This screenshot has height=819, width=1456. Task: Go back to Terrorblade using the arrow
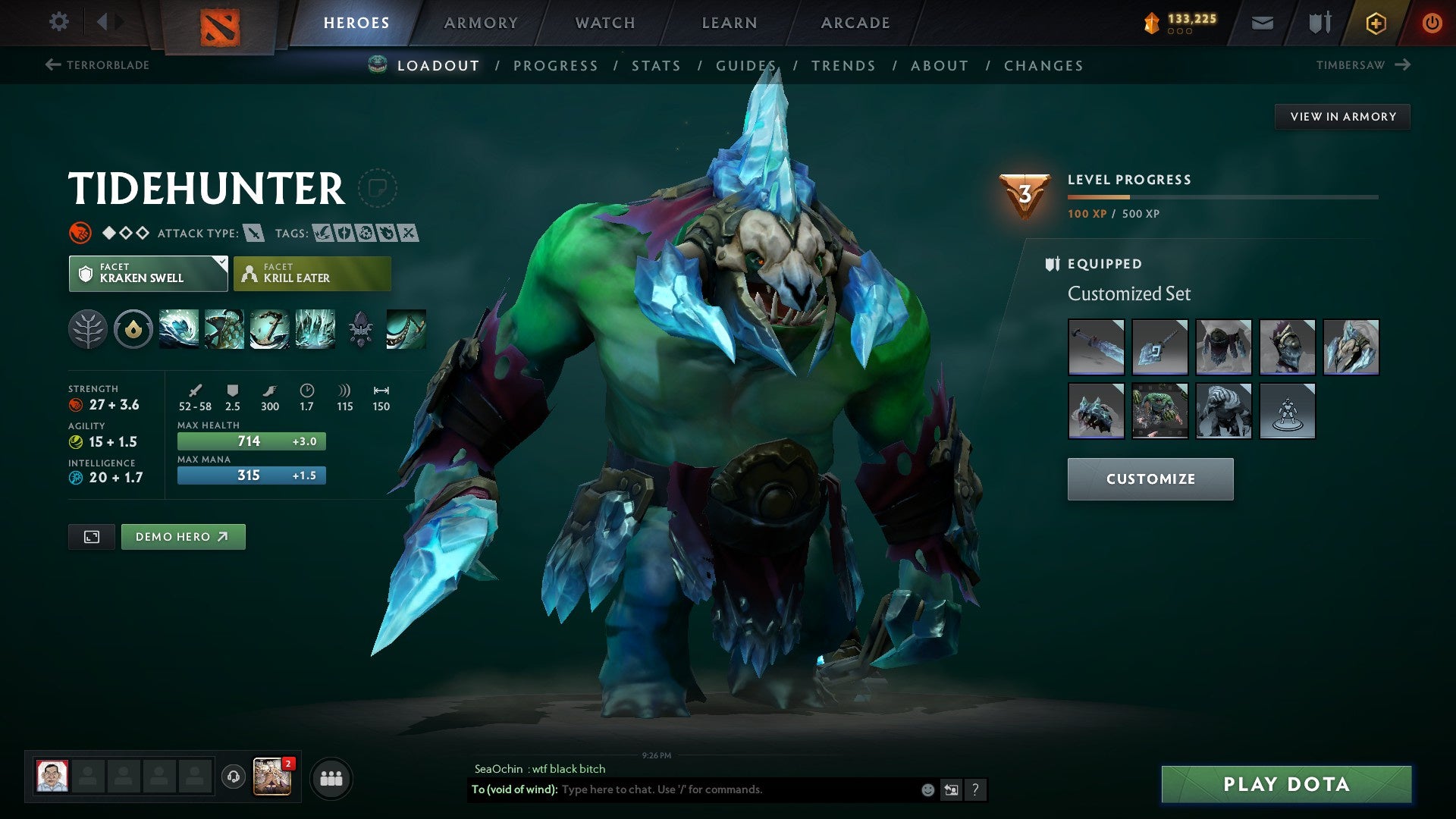click(x=52, y=65)
